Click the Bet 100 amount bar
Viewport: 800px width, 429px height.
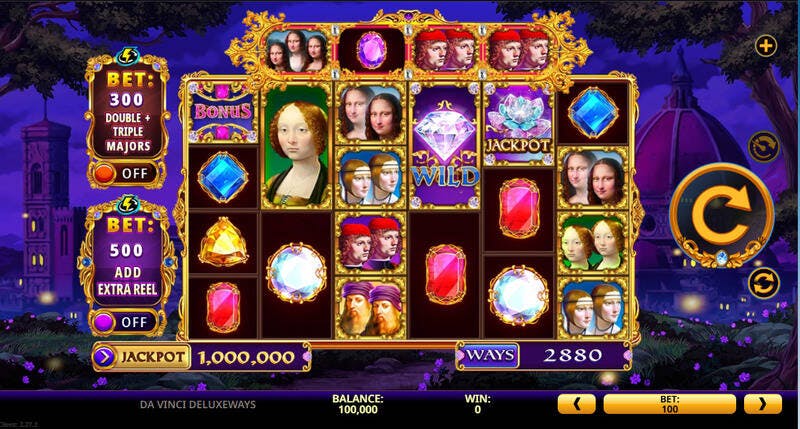pos(669,404)
